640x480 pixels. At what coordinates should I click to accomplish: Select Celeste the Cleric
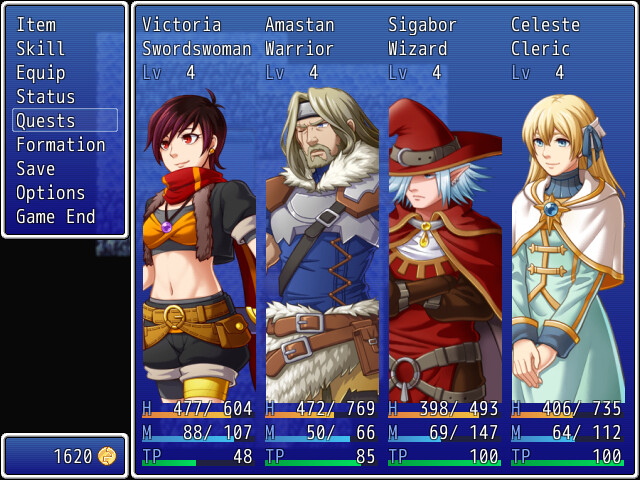(566, 240)
